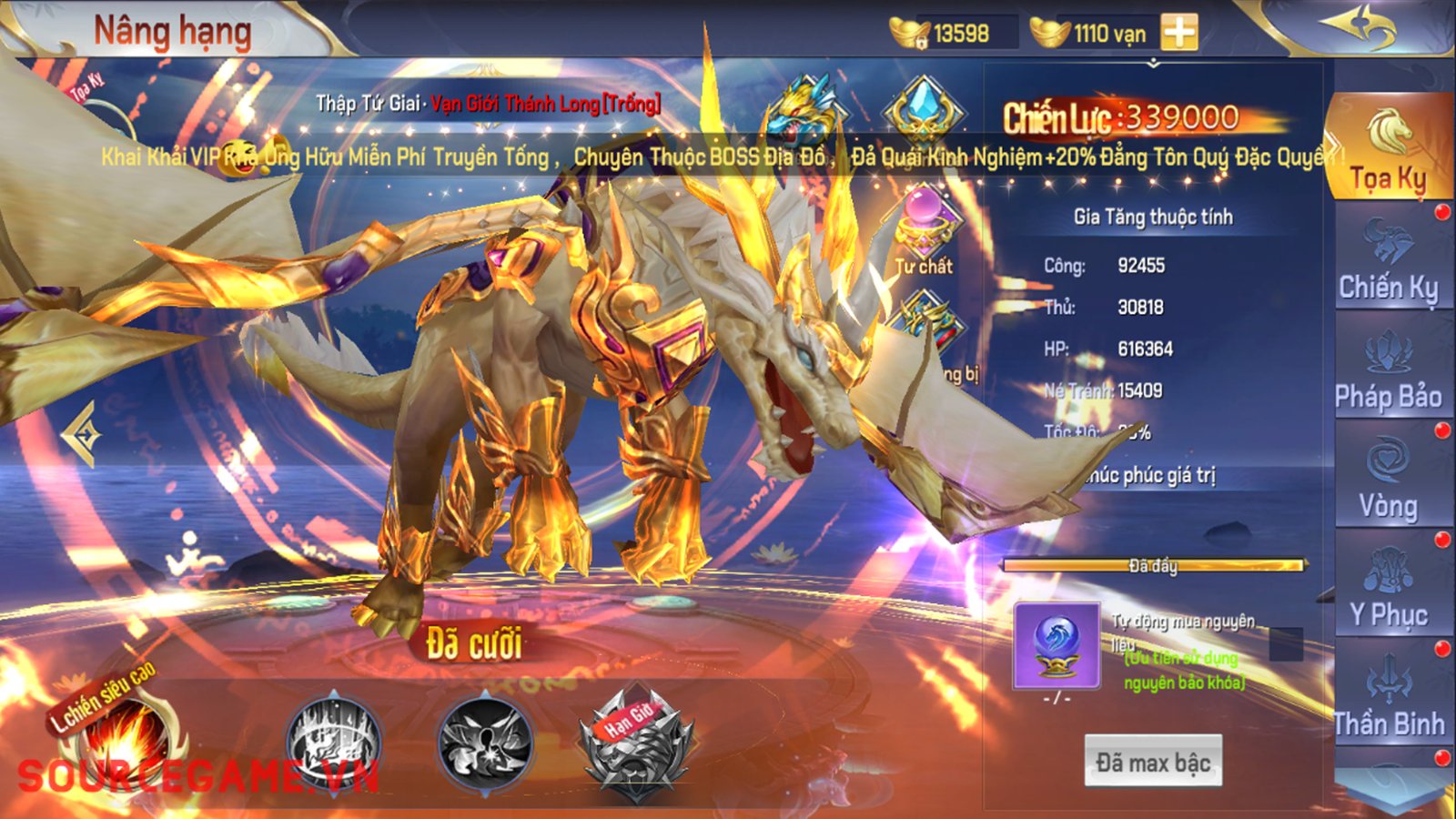
Task: Switch to the Tọa Kỵ tab
Action: [x=1388, y=150]
